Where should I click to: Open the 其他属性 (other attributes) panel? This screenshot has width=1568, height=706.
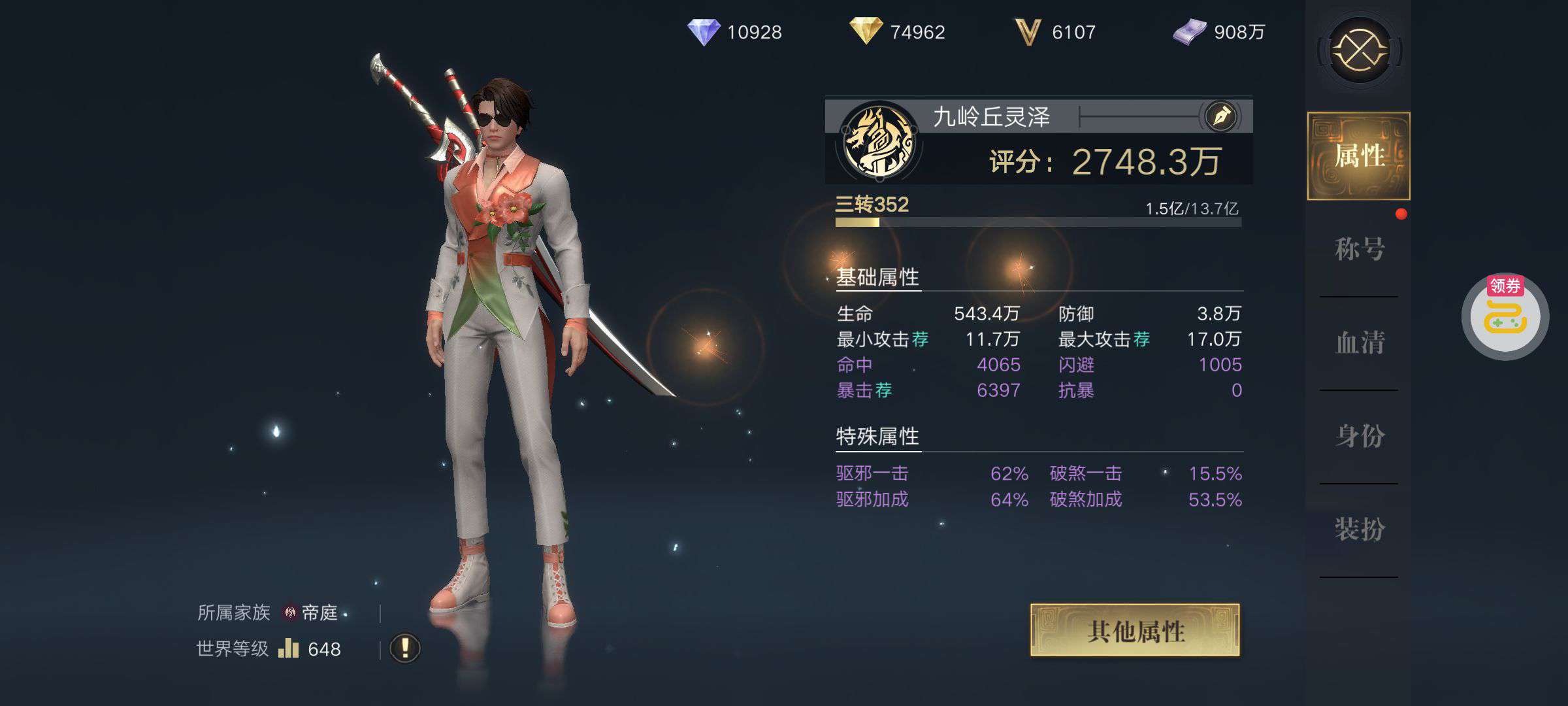tap(1135, 631)
